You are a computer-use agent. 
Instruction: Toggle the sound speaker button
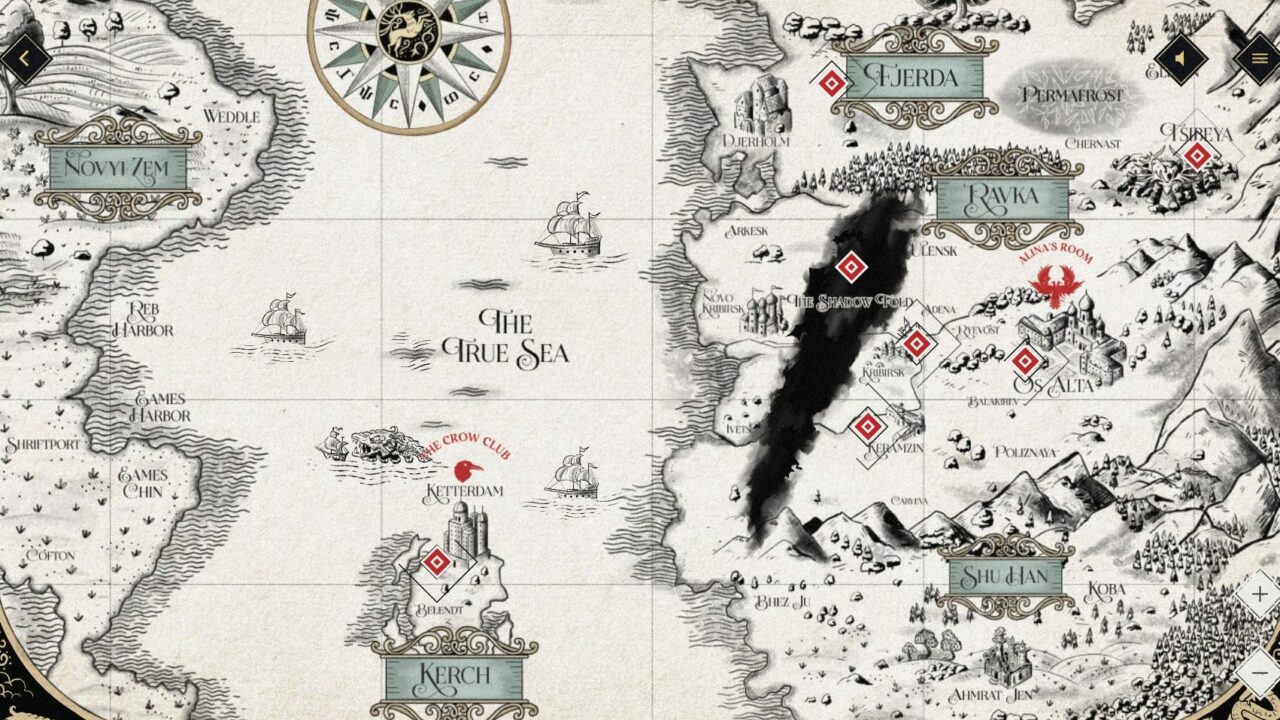(x=1180, y=59)
